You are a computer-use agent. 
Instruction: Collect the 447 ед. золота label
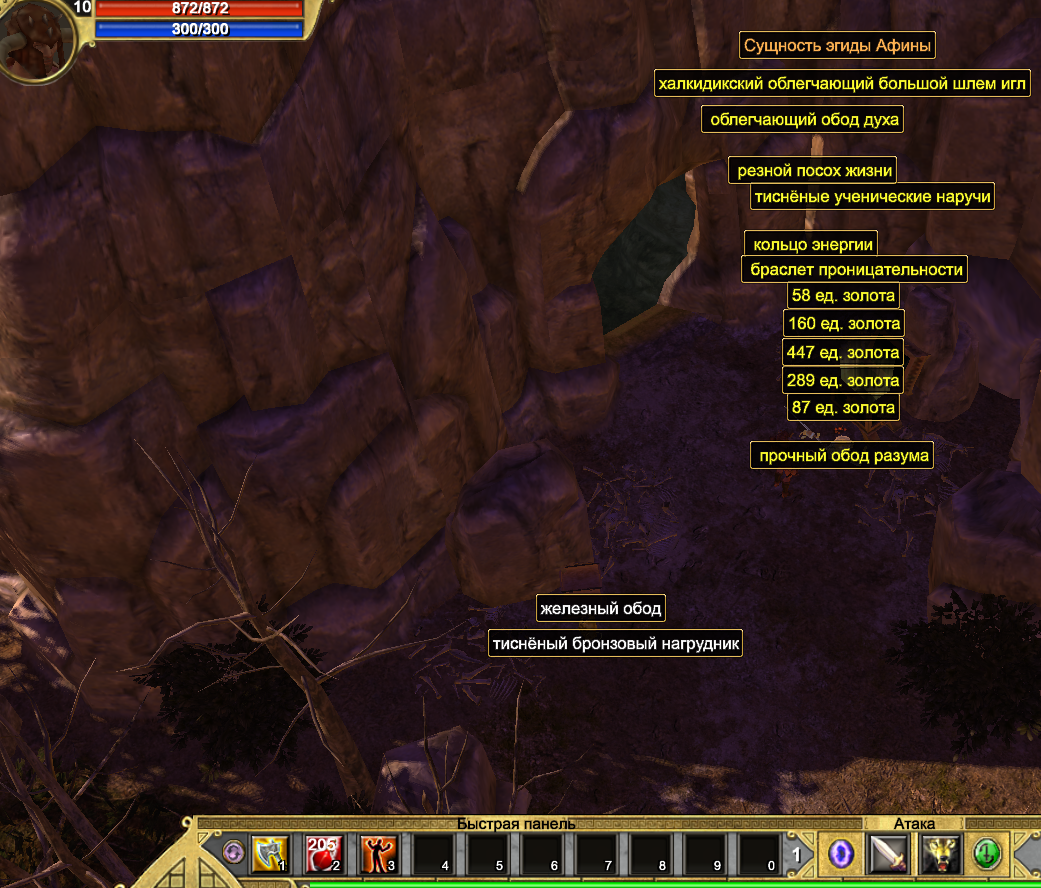tap(843, 352)
